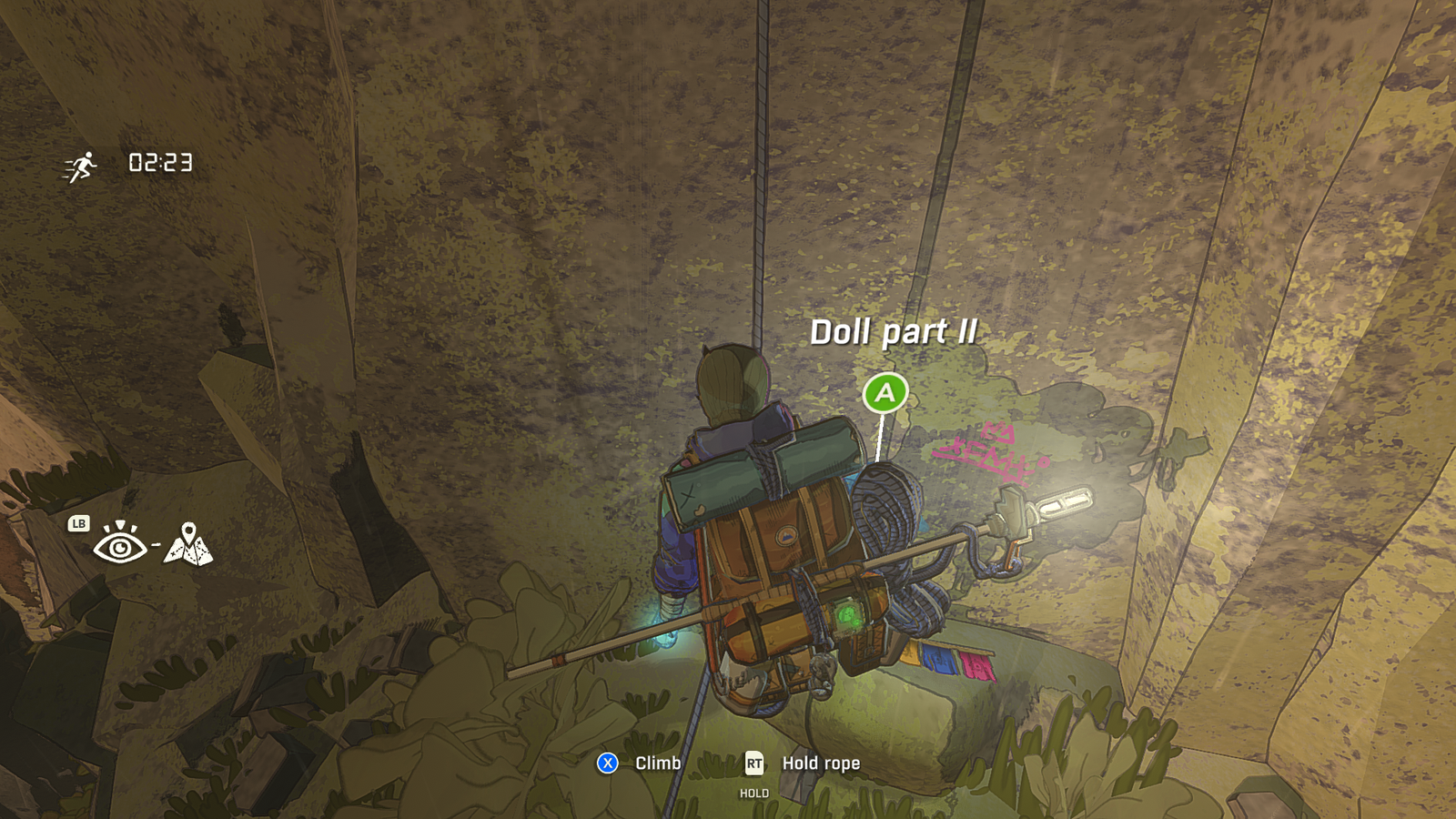1456x819 pixels.
Task: Open the map with the map pin icon
Action: click(x=188, y=544)
